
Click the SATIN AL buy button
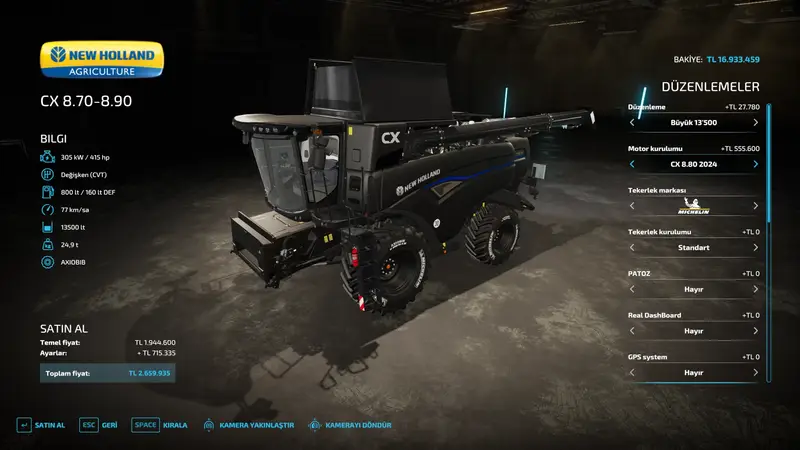point(41,425)
